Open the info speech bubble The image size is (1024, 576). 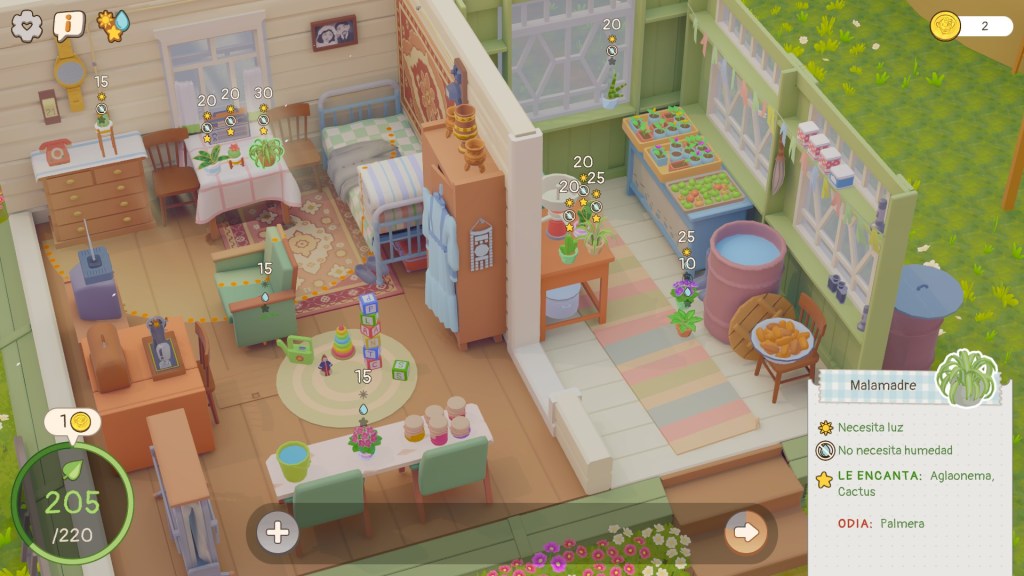(69, 24)
